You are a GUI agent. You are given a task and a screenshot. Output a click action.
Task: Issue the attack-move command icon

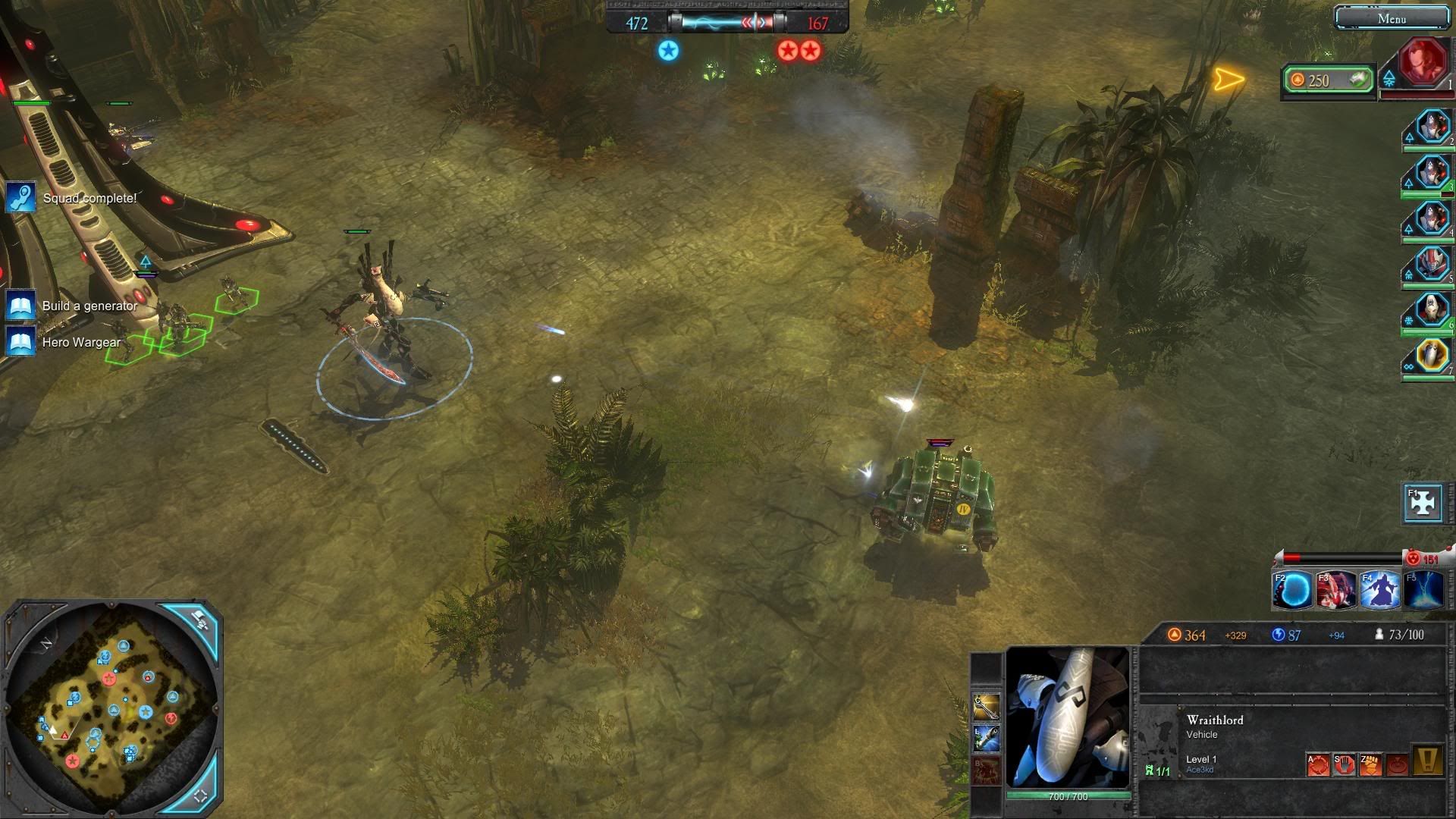pos(1318,764)
